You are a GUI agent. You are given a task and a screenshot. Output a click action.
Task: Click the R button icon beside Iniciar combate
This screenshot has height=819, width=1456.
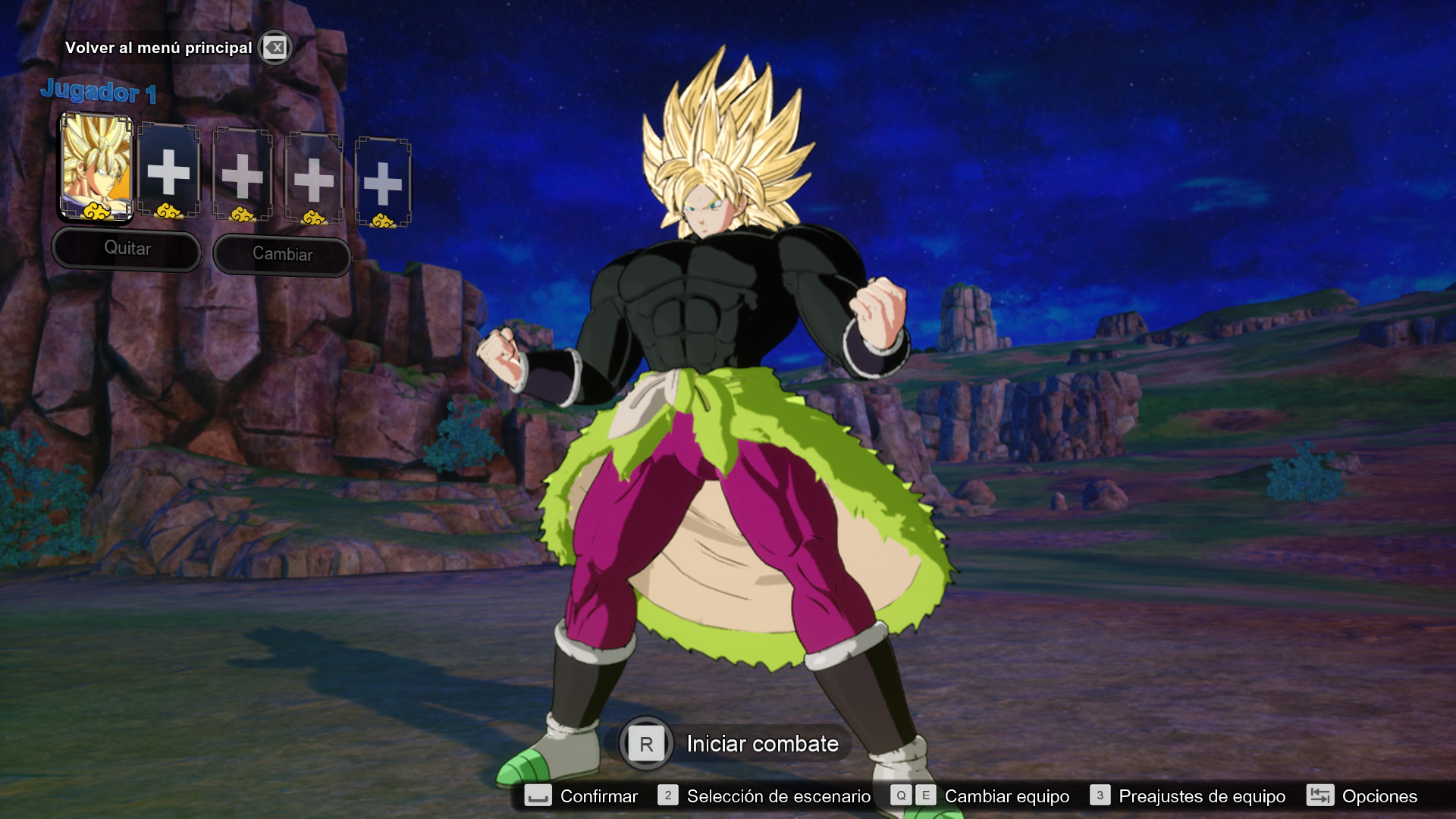point(645,744)
